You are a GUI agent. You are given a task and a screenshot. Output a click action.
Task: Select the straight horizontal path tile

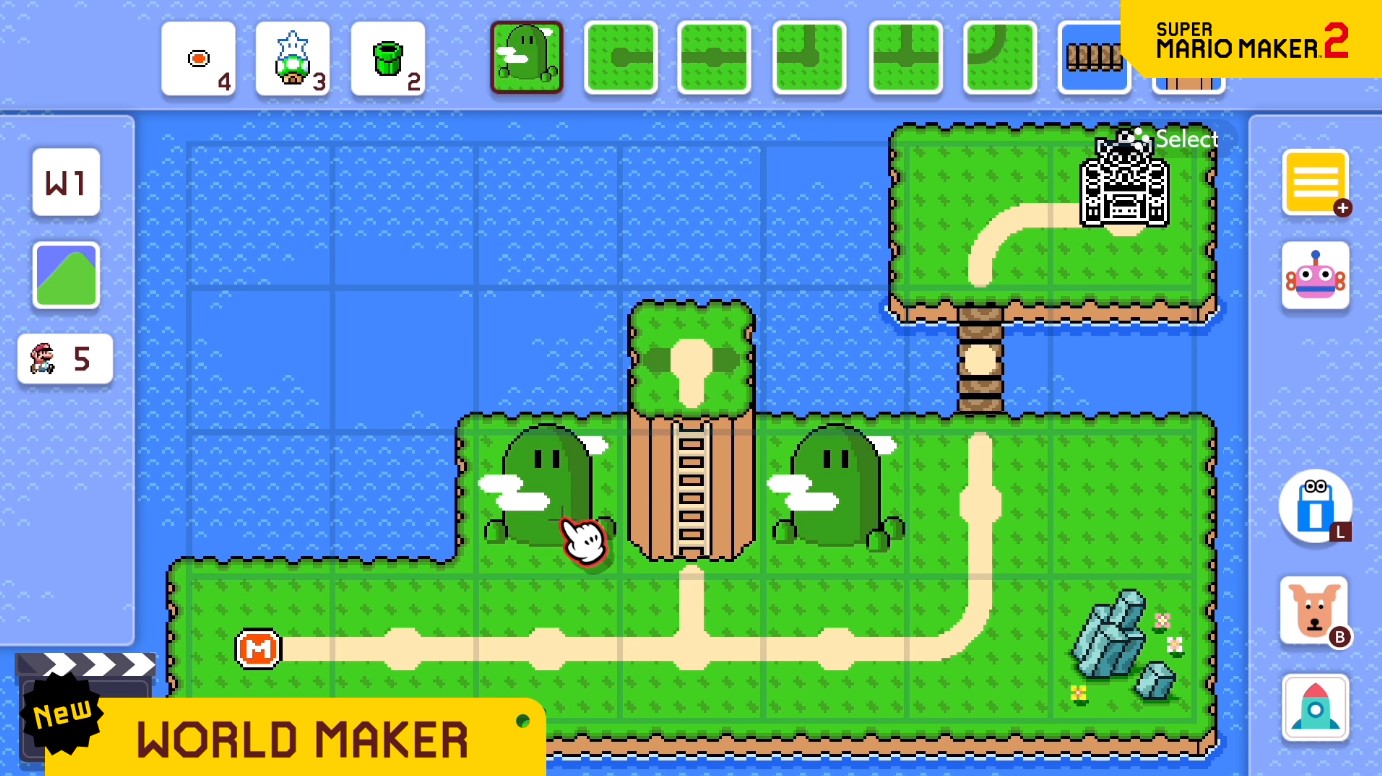714,58
